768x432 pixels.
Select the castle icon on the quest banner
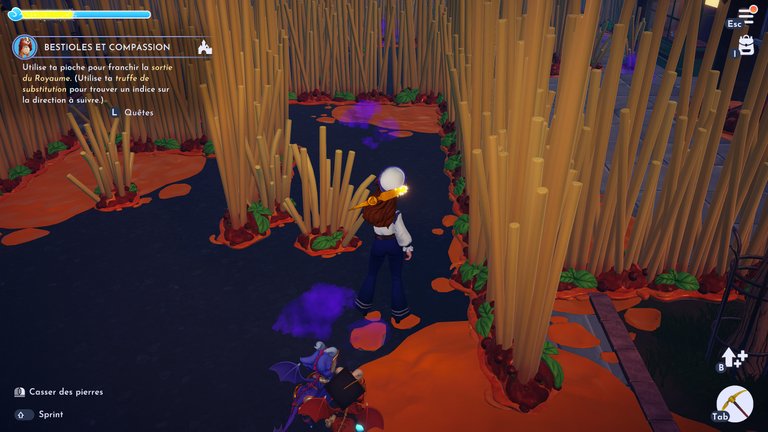(x=205, y=47)
